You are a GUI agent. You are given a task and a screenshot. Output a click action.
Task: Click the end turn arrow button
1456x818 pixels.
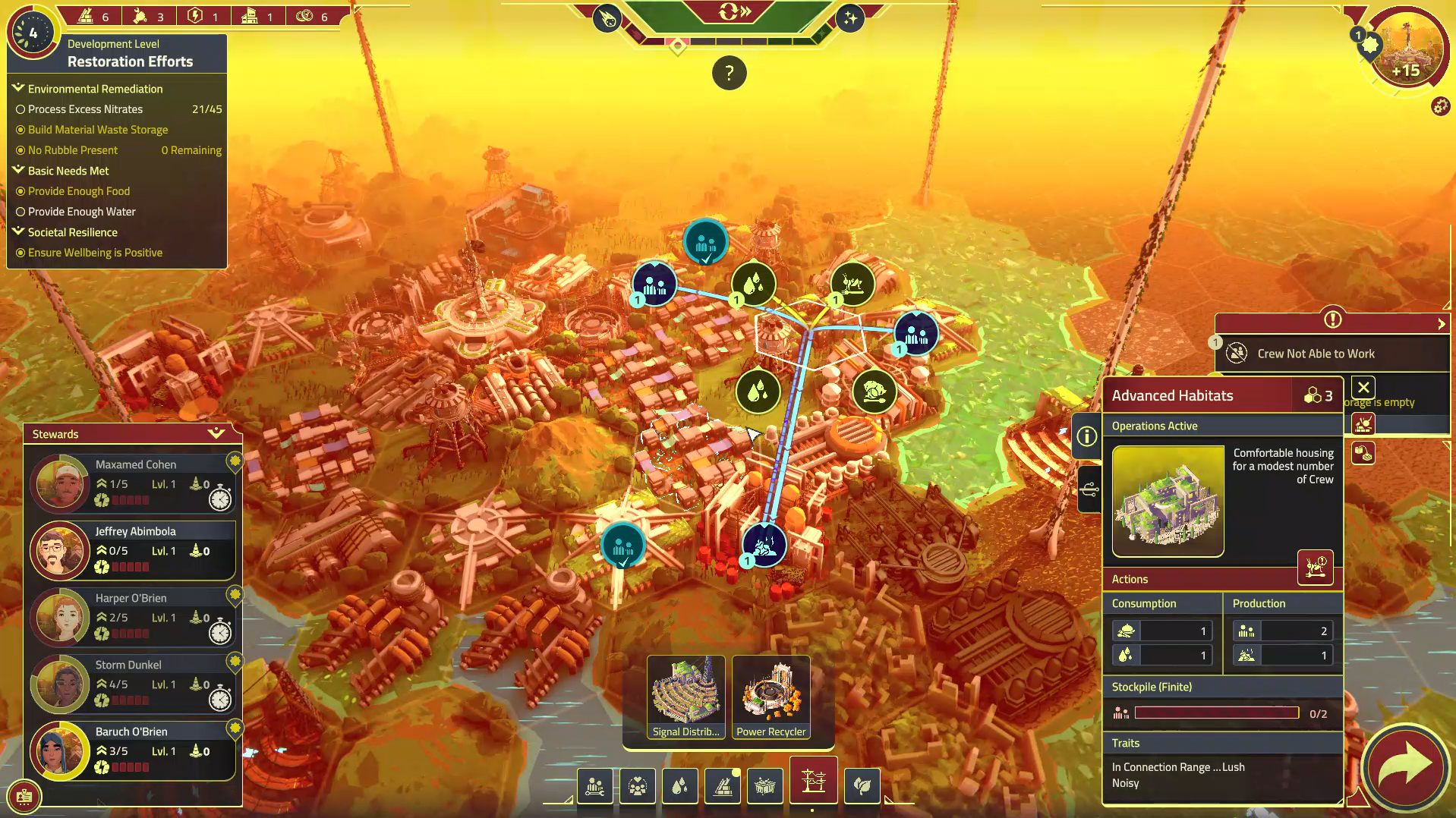(1405, 766)
